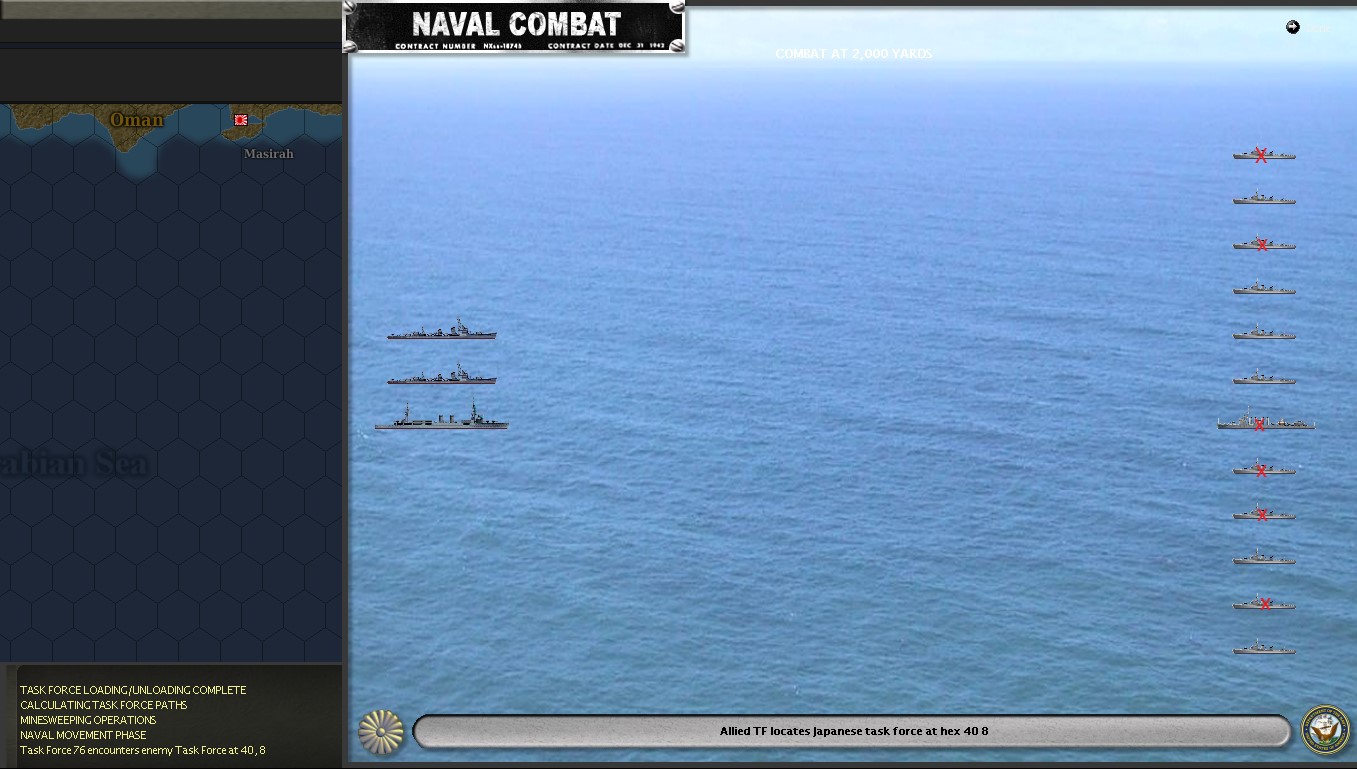Select the Japanese base flag at Masirah
1357x769 pixels.
[x=239, y=119]
